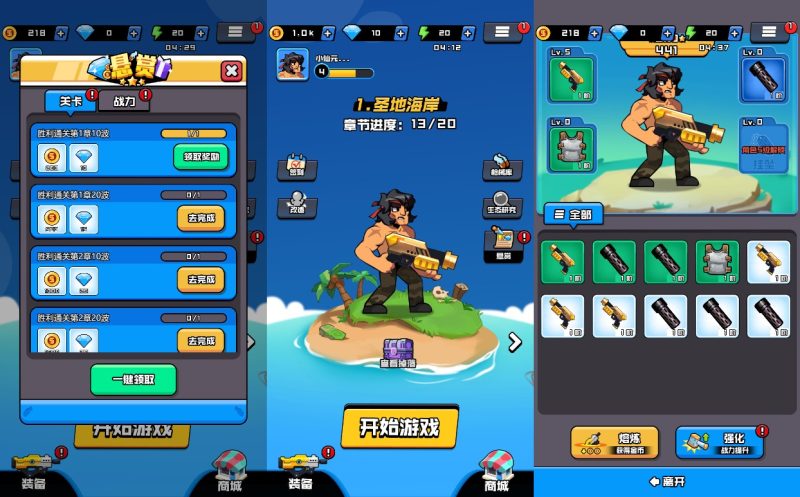The image size is (800, 497).
Task: Go to the next chapter with the right arrow
Action: (x=515, y=342)
